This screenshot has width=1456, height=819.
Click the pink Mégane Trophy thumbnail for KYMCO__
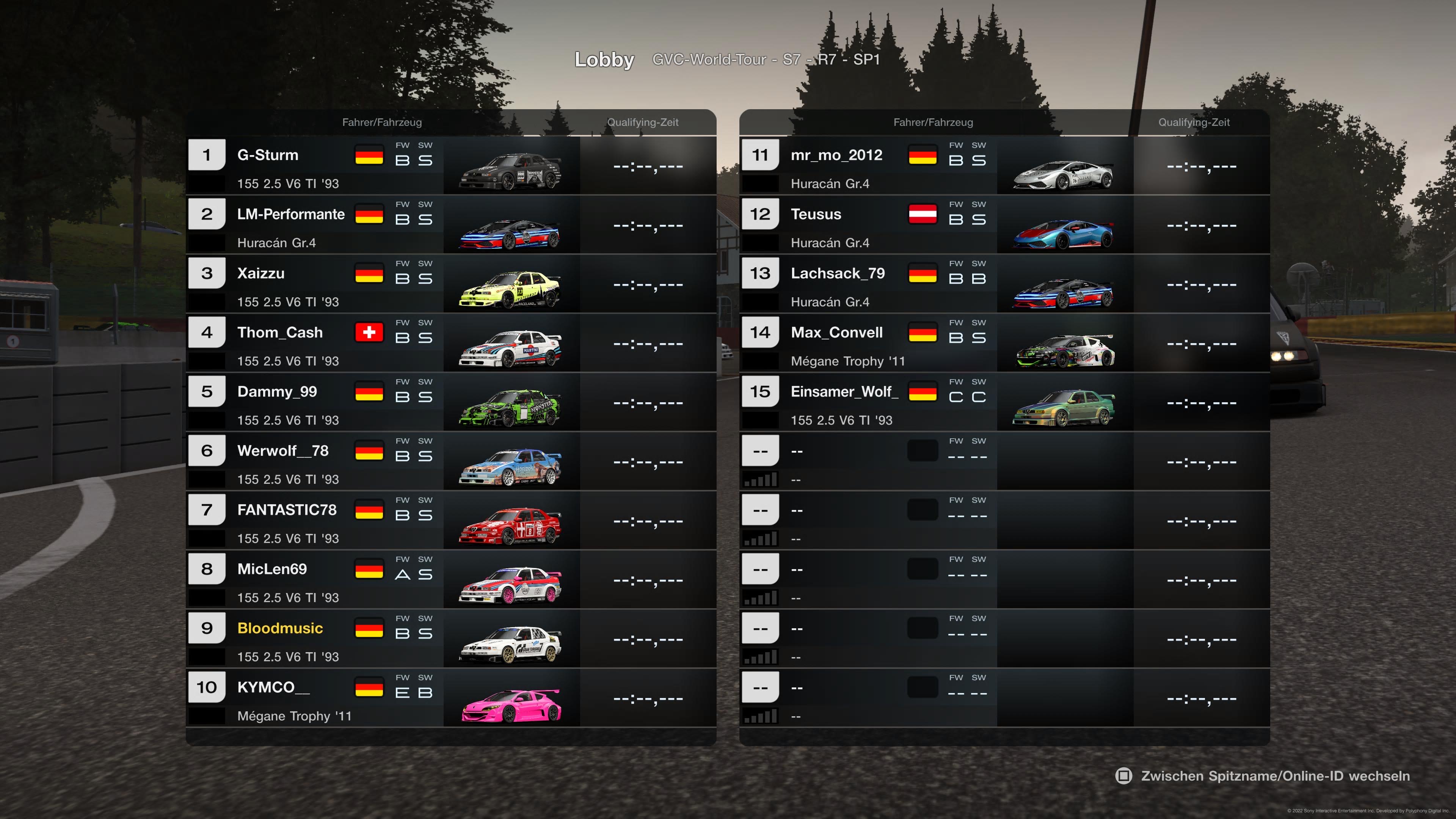coord(510,701)
